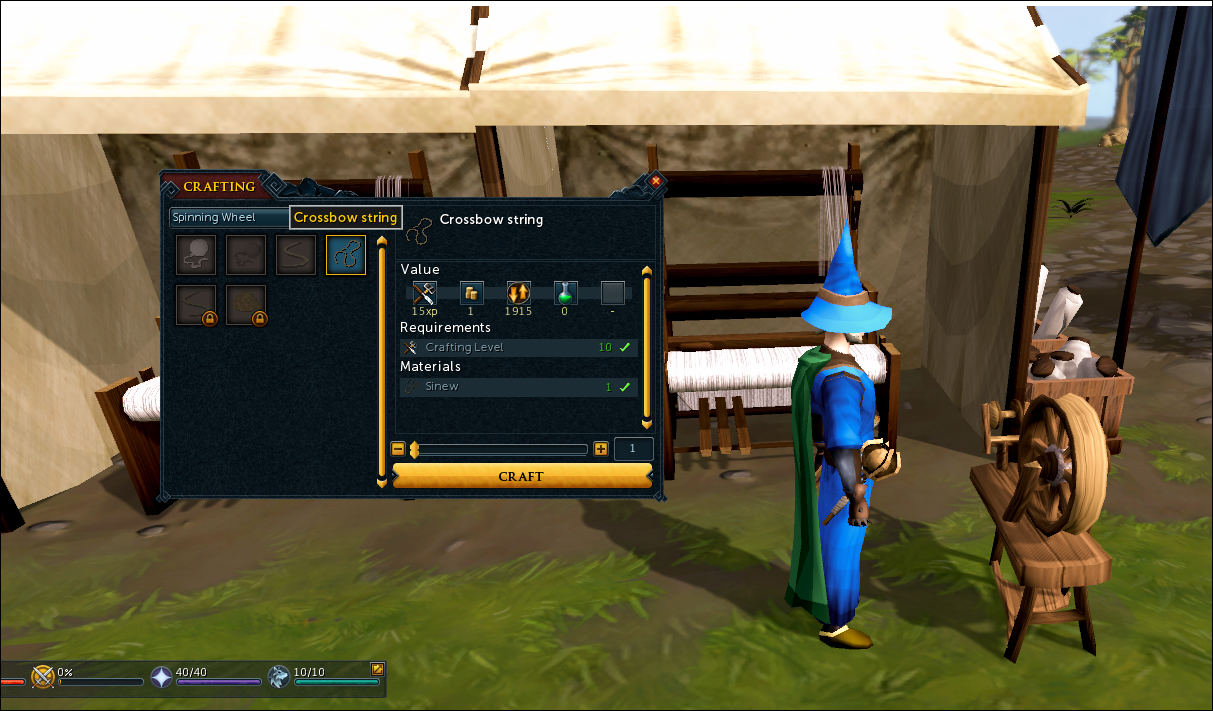1213x711 pixels.
Task: Select the highlighted crossbow string recipe
Action: point(346,255)
